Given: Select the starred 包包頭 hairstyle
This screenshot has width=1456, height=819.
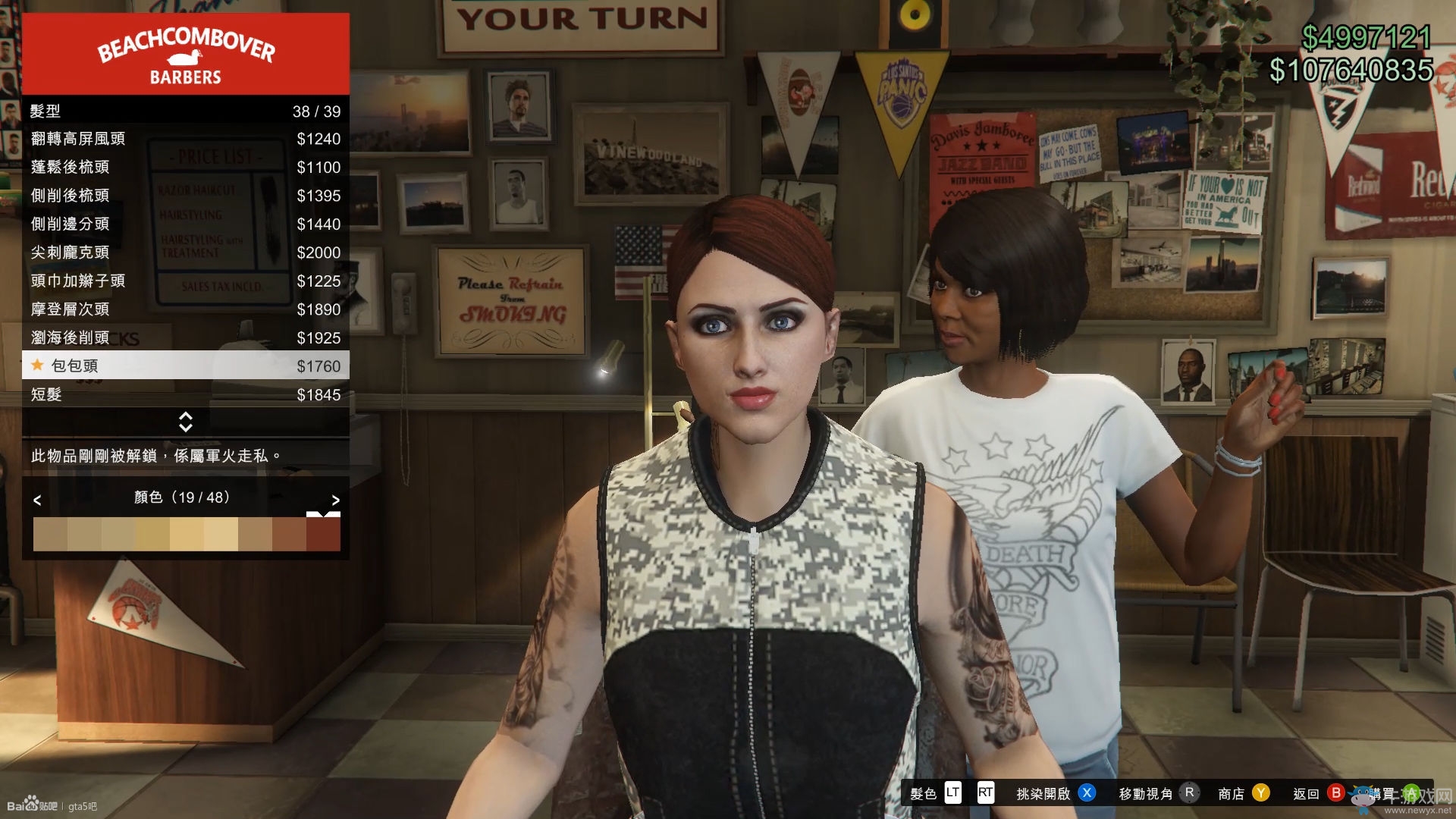Looking at the screenshot, I should pos(186,366).
